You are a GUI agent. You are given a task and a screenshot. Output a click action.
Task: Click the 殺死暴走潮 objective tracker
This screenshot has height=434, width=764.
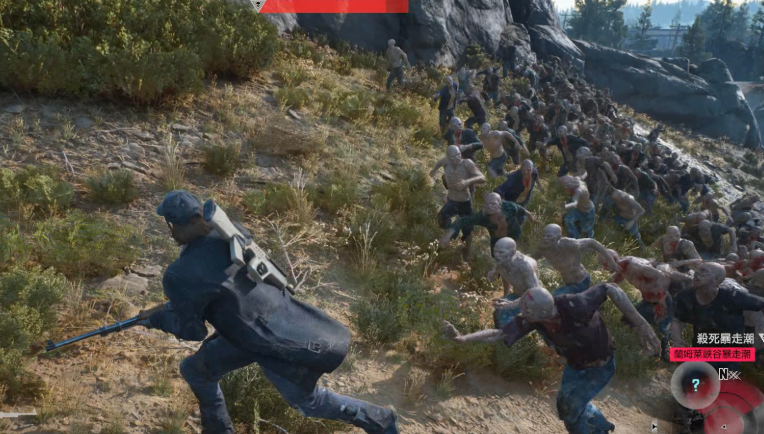[727, 339]
